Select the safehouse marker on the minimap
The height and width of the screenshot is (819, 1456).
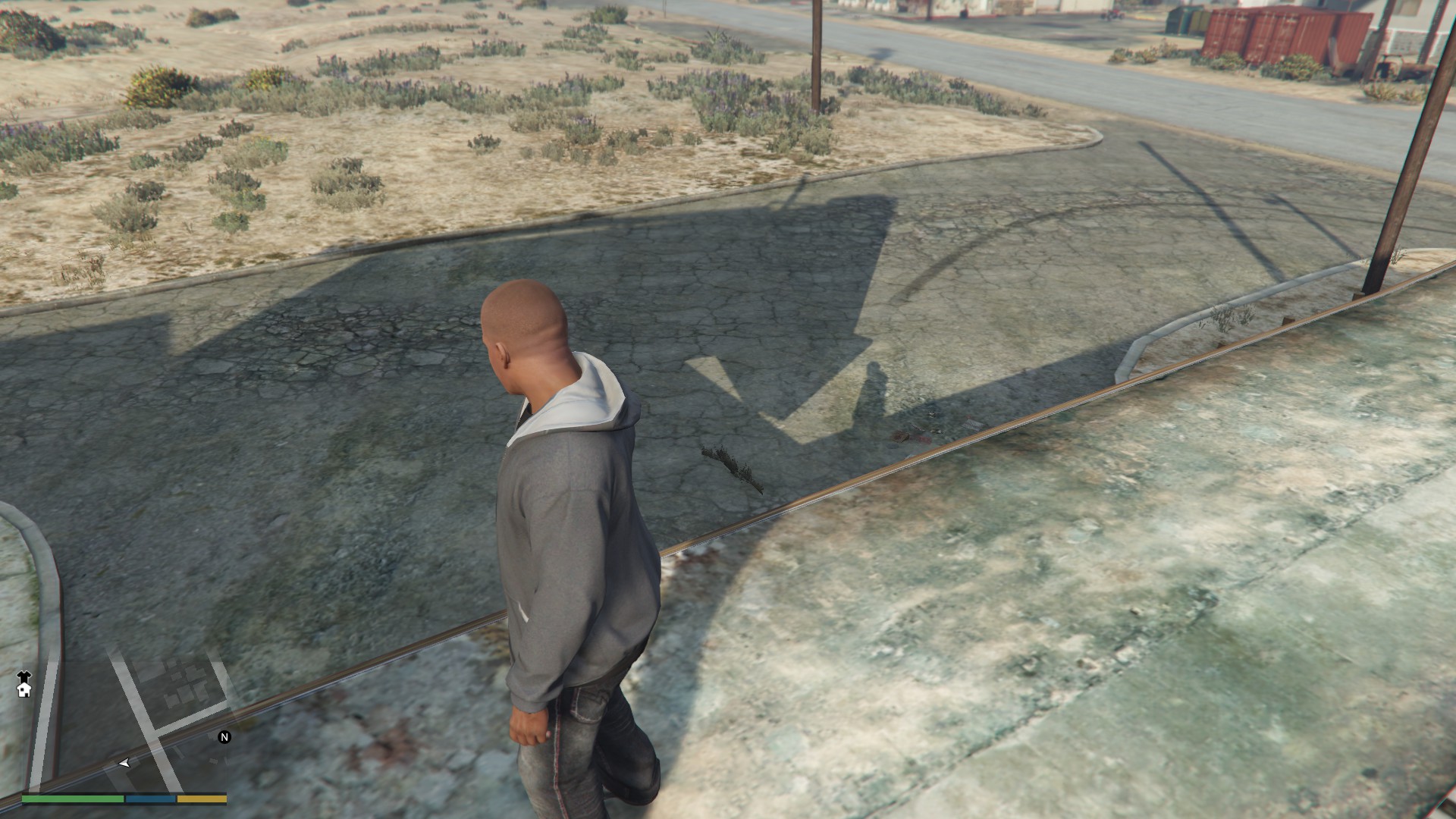point(24,689)
